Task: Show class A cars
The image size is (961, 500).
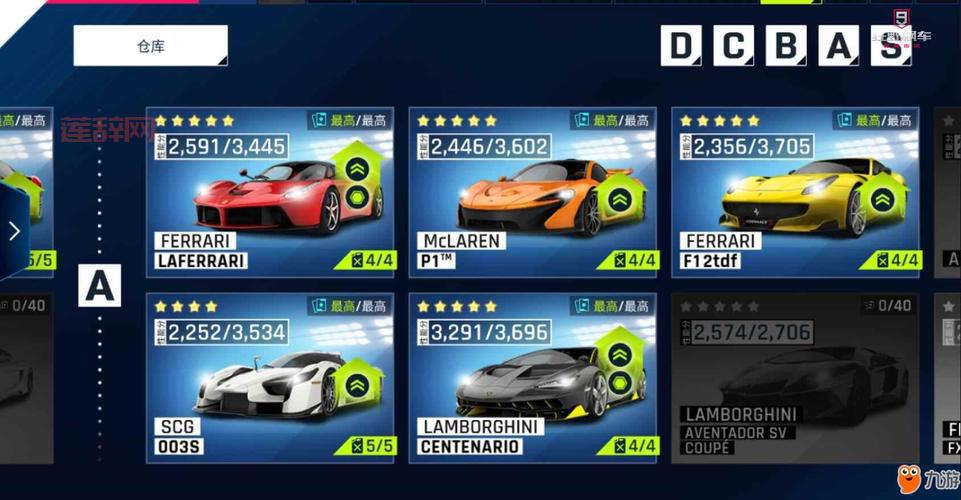Action: (x=840, y=46)
